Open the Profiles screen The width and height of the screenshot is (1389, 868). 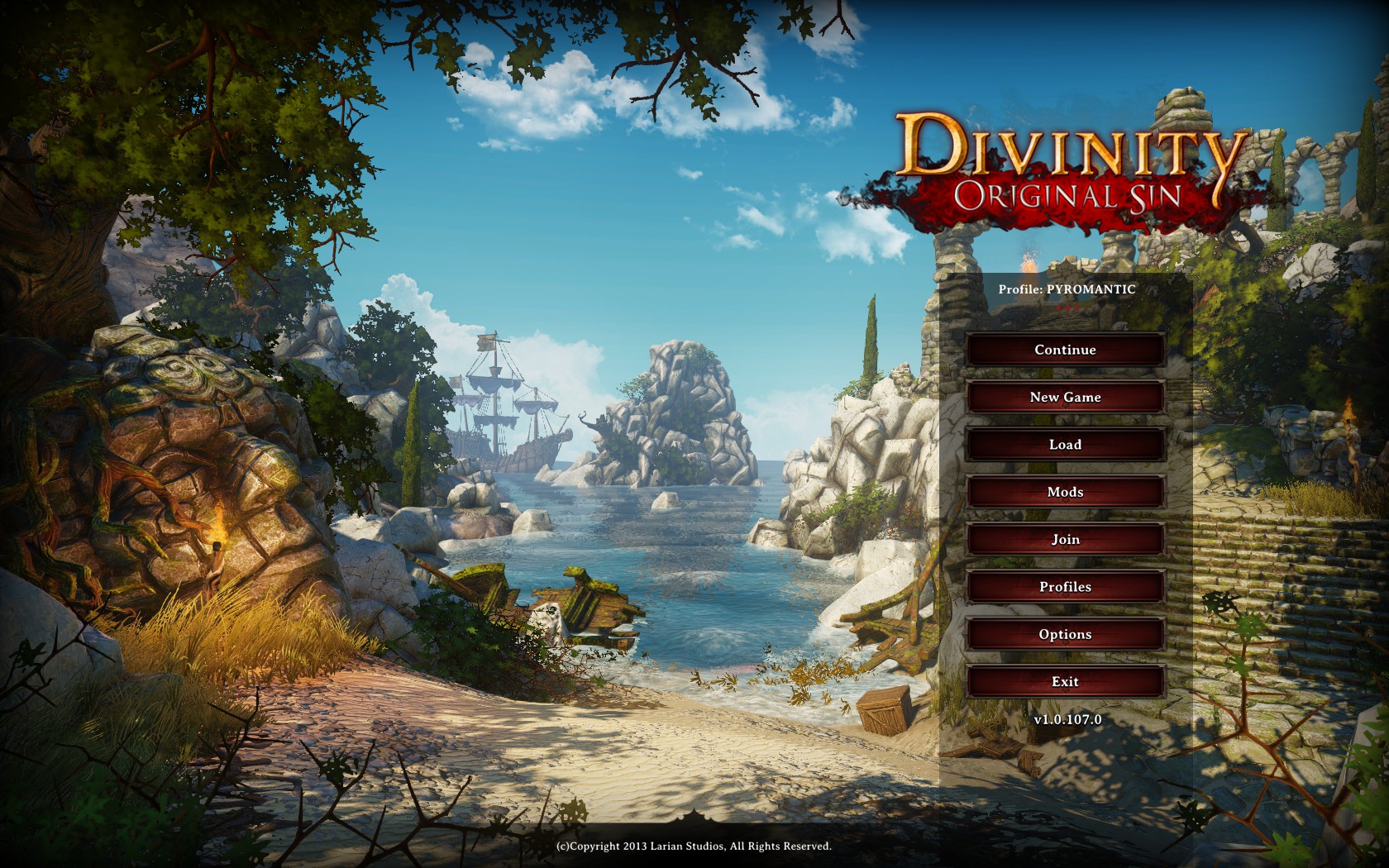tap(1067, 586)
